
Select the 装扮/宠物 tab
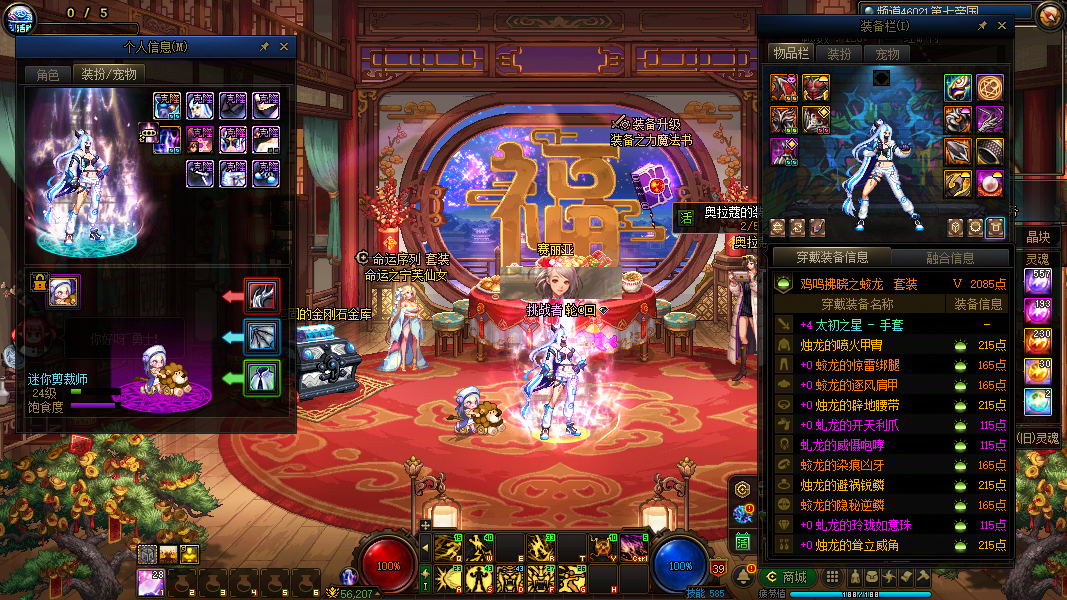click(x=108, y=74)
